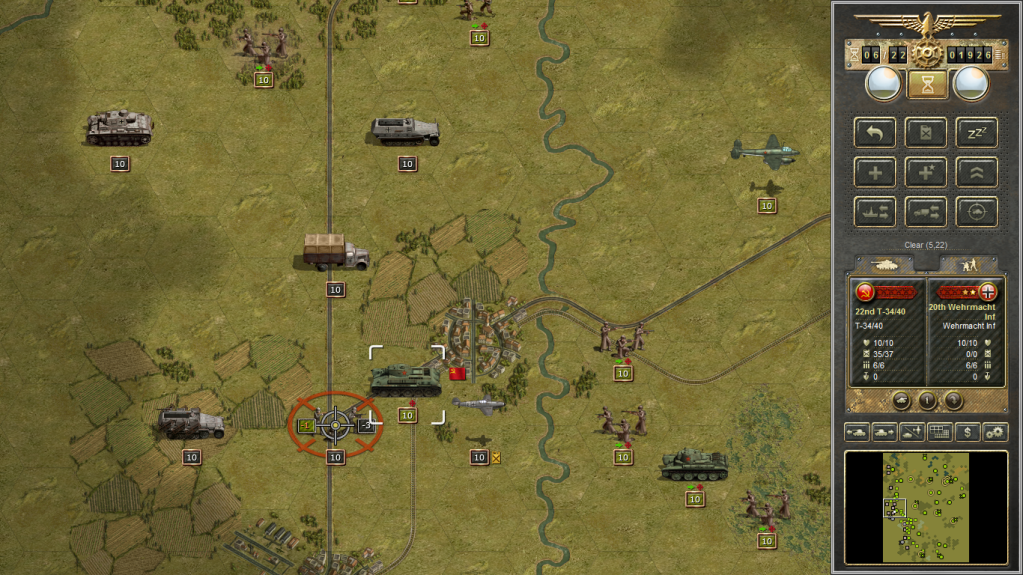Select the next unit with the right-arrow tank
The width and height of the screenshot is (1023, 575).
click(x=885, y=432)
